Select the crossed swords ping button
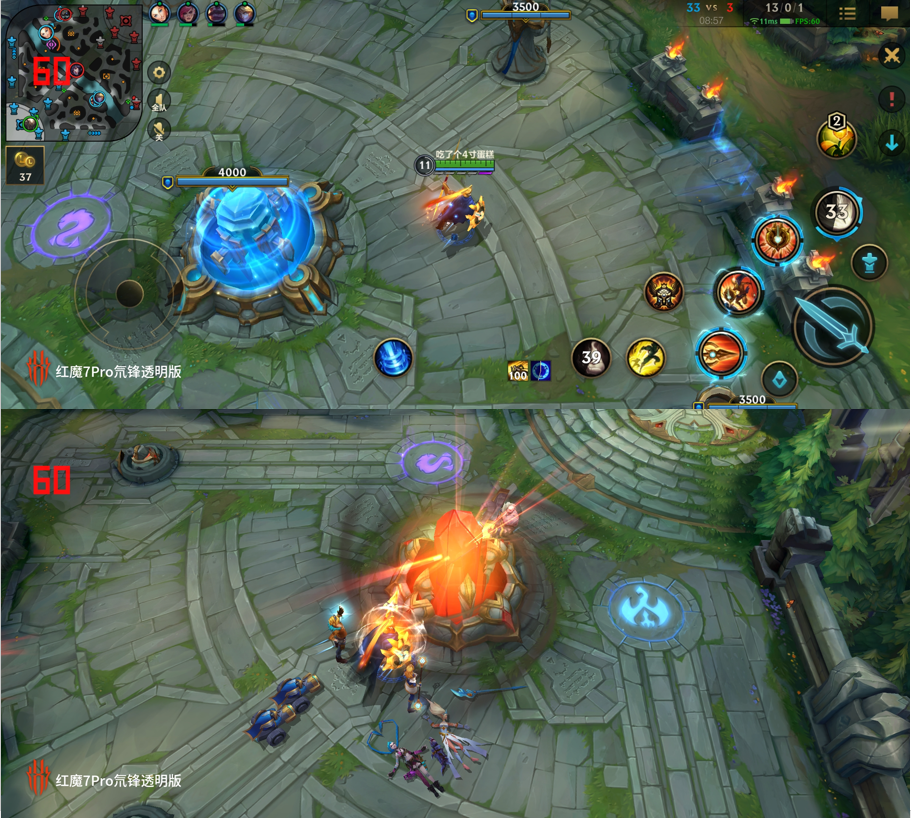This screenshot has height=818, width=911. [x=890, y=56]
